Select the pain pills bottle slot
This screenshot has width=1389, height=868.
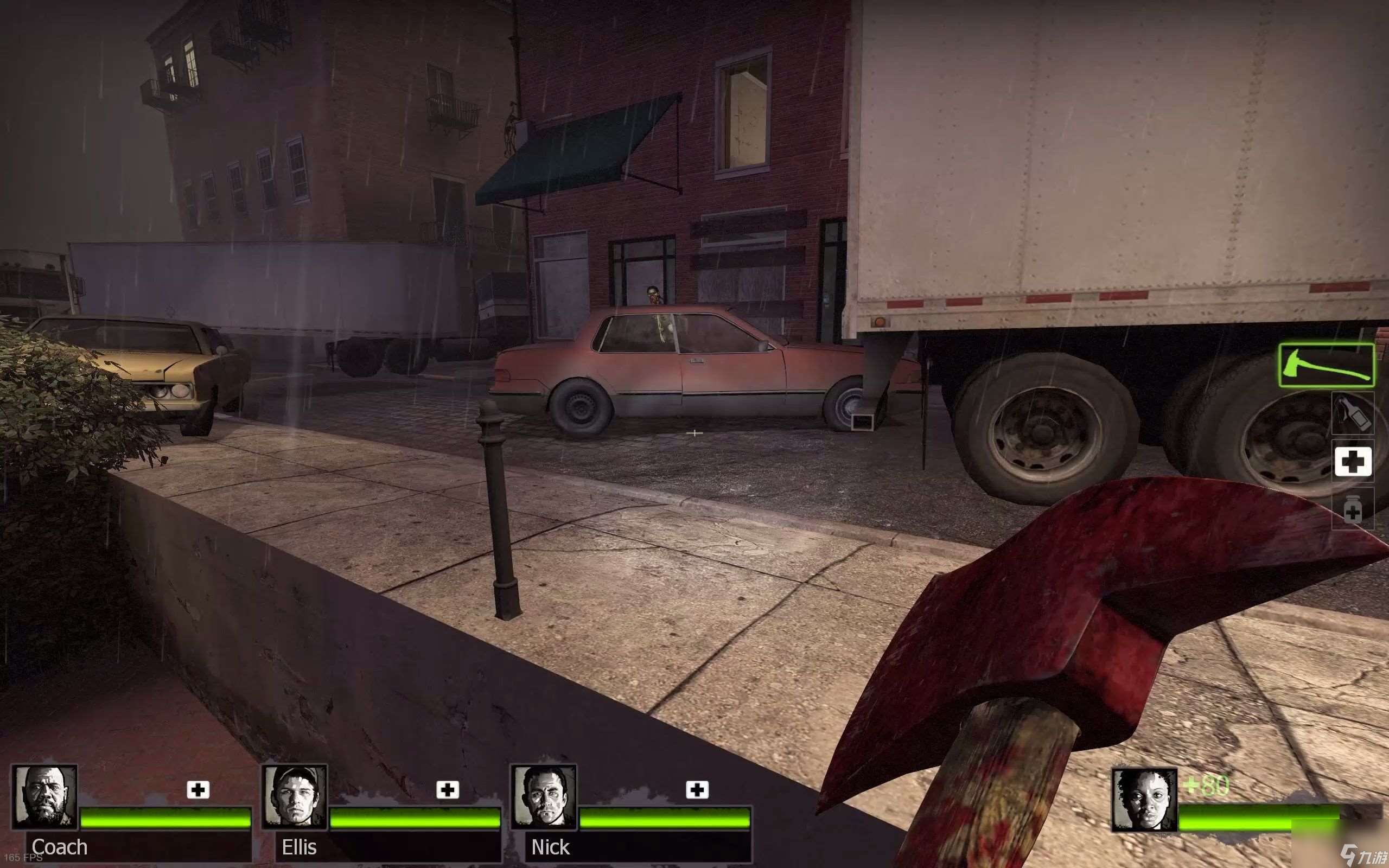click(x=1352, y=509)
